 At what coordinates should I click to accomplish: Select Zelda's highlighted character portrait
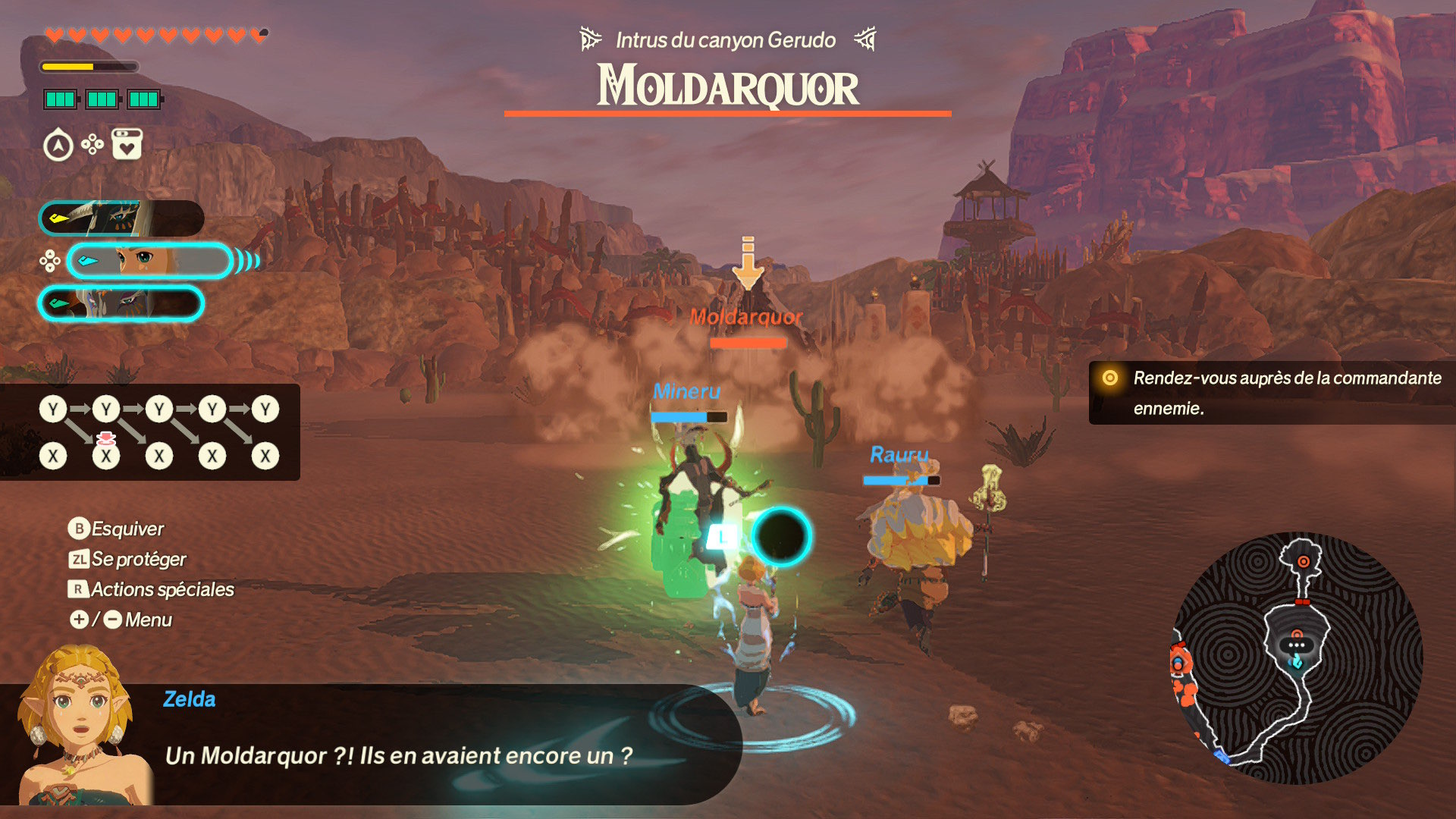click(x=149, y=262)
